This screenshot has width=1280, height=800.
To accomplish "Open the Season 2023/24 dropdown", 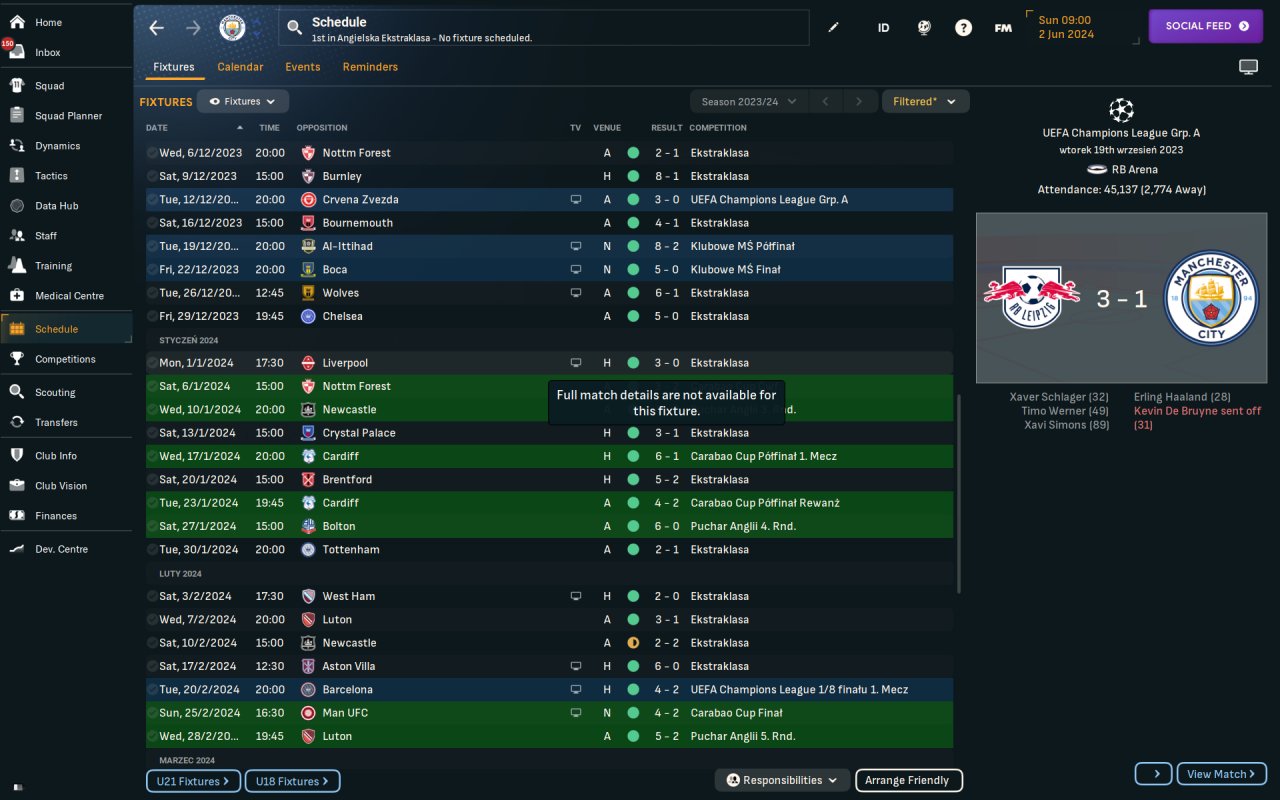I will (749, 102).
